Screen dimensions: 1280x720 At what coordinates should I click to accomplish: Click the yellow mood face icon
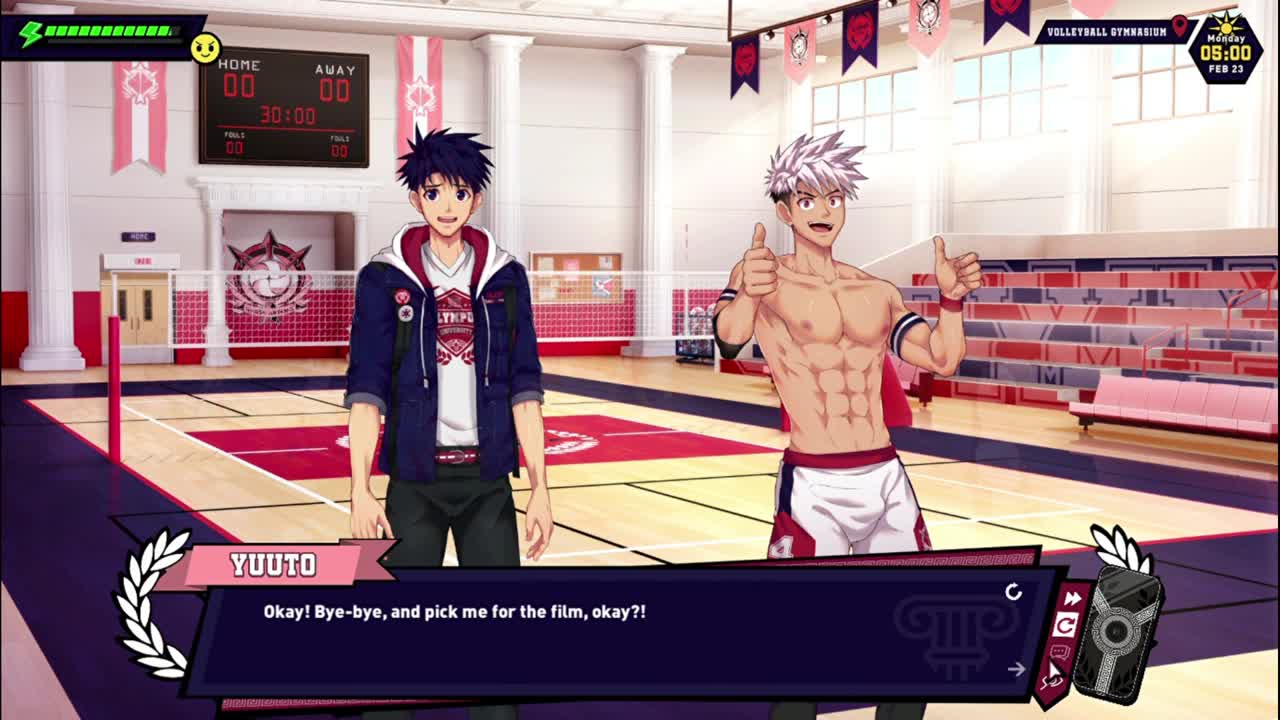coord(205,47)
